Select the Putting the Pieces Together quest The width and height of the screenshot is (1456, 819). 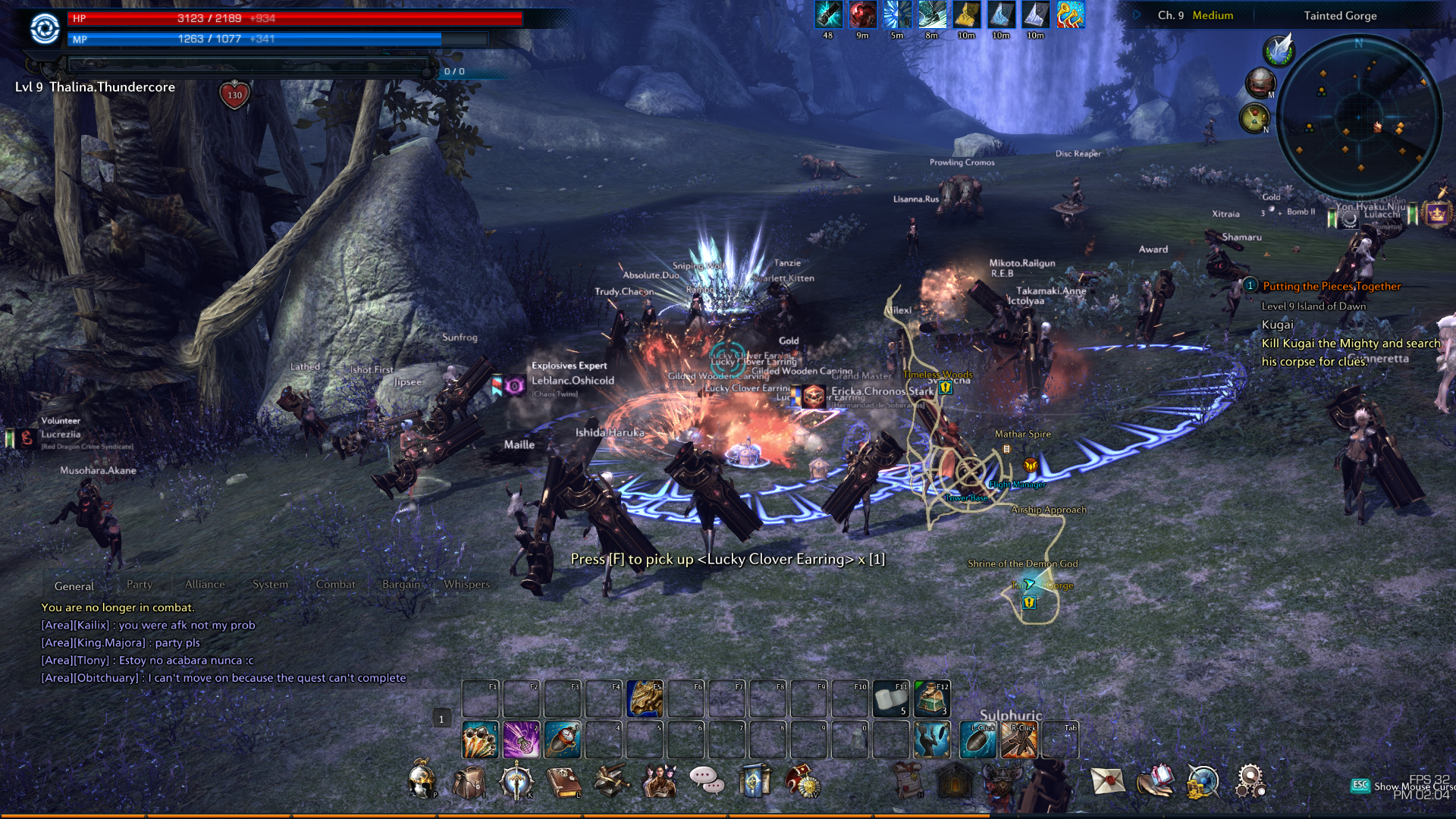pos(1331,287)
